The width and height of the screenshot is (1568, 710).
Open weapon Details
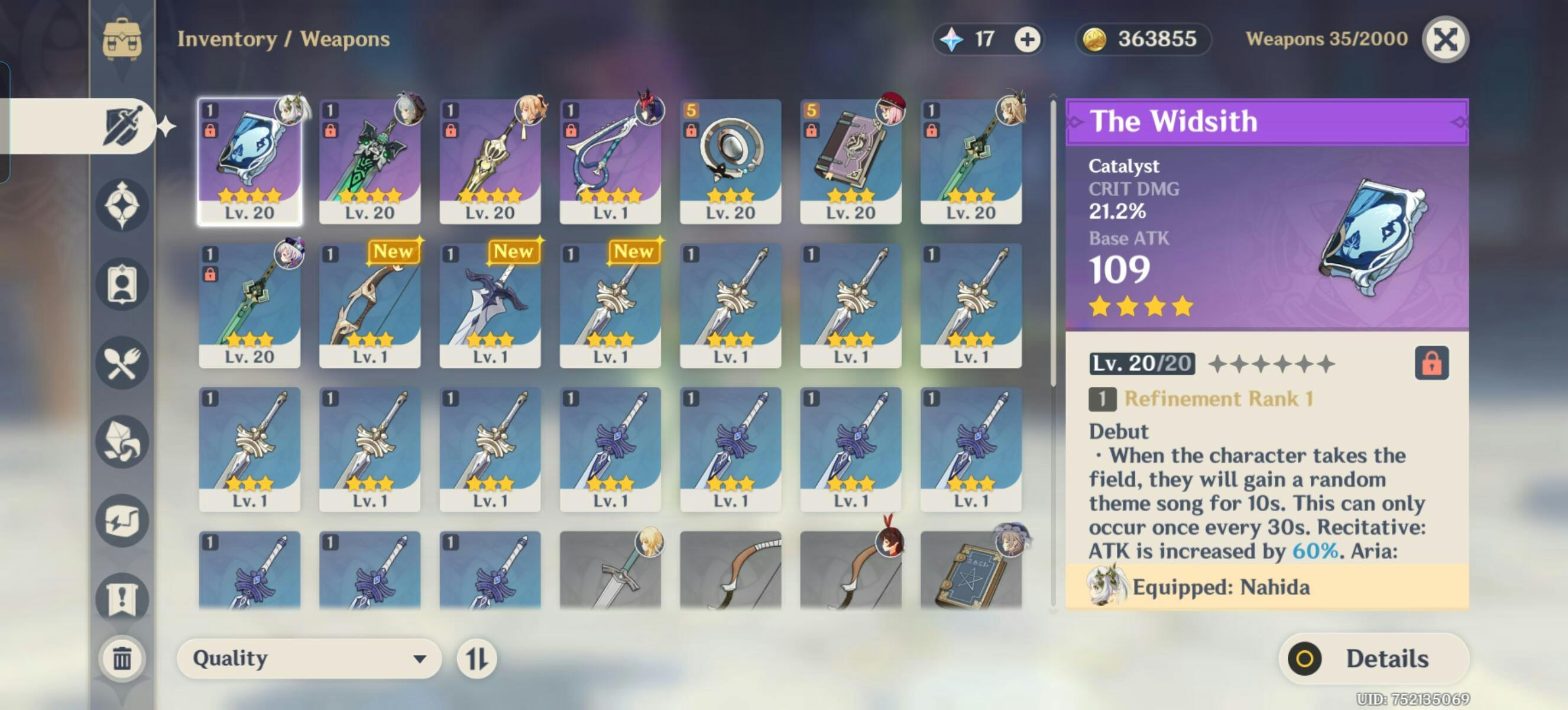[x=1373, y=659]
